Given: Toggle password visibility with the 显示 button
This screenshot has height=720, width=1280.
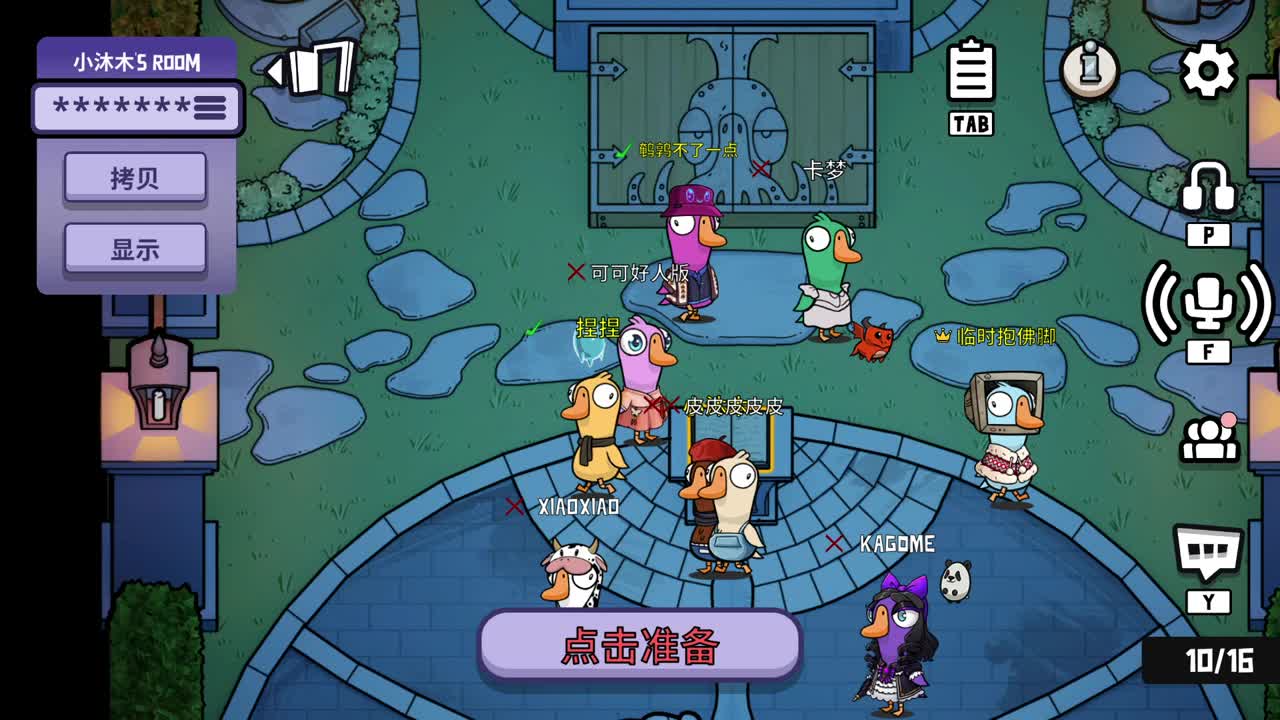Looking at the screenshot, I should [x=135, y=247].
